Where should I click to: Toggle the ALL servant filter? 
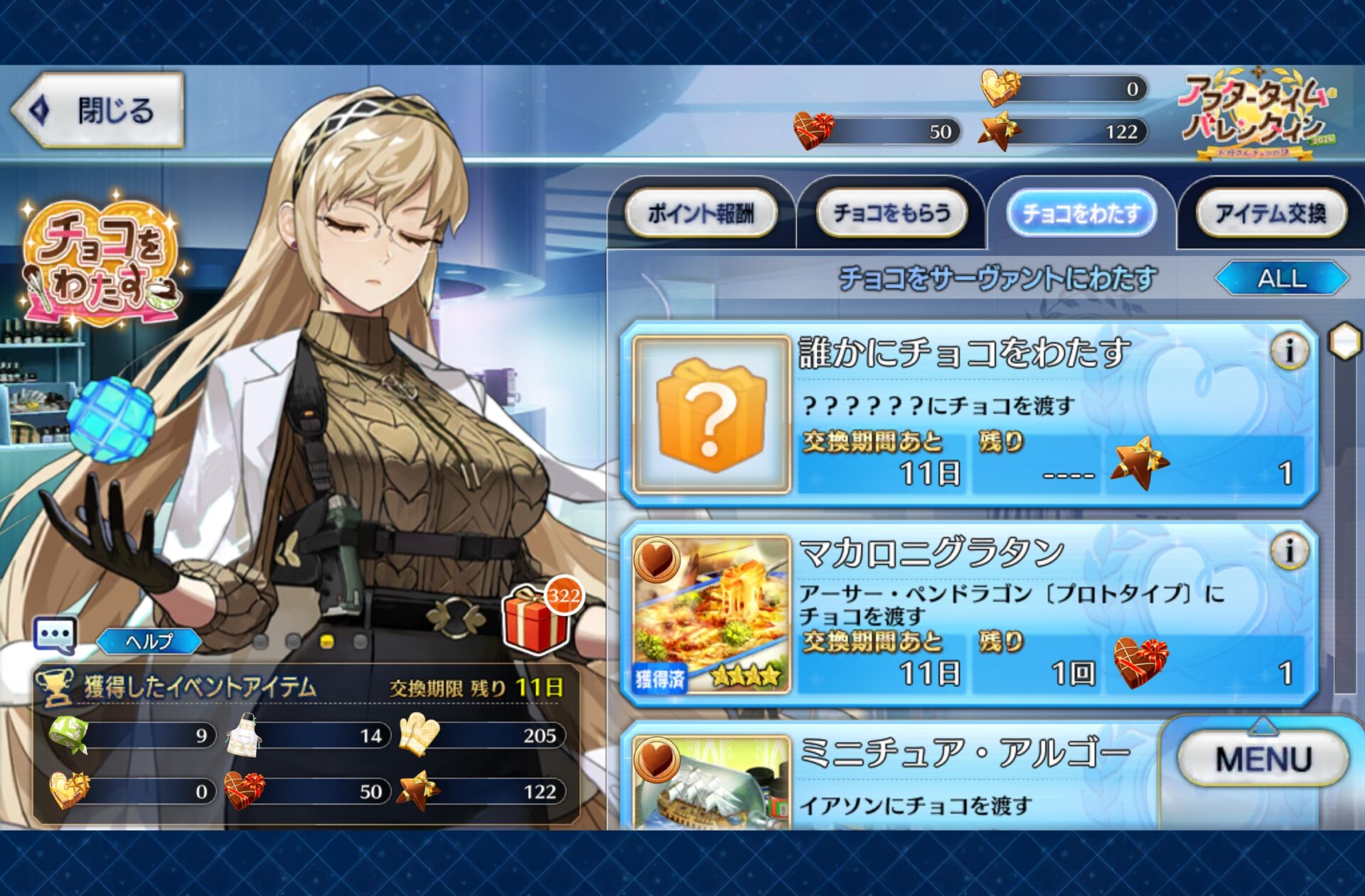1282,278
